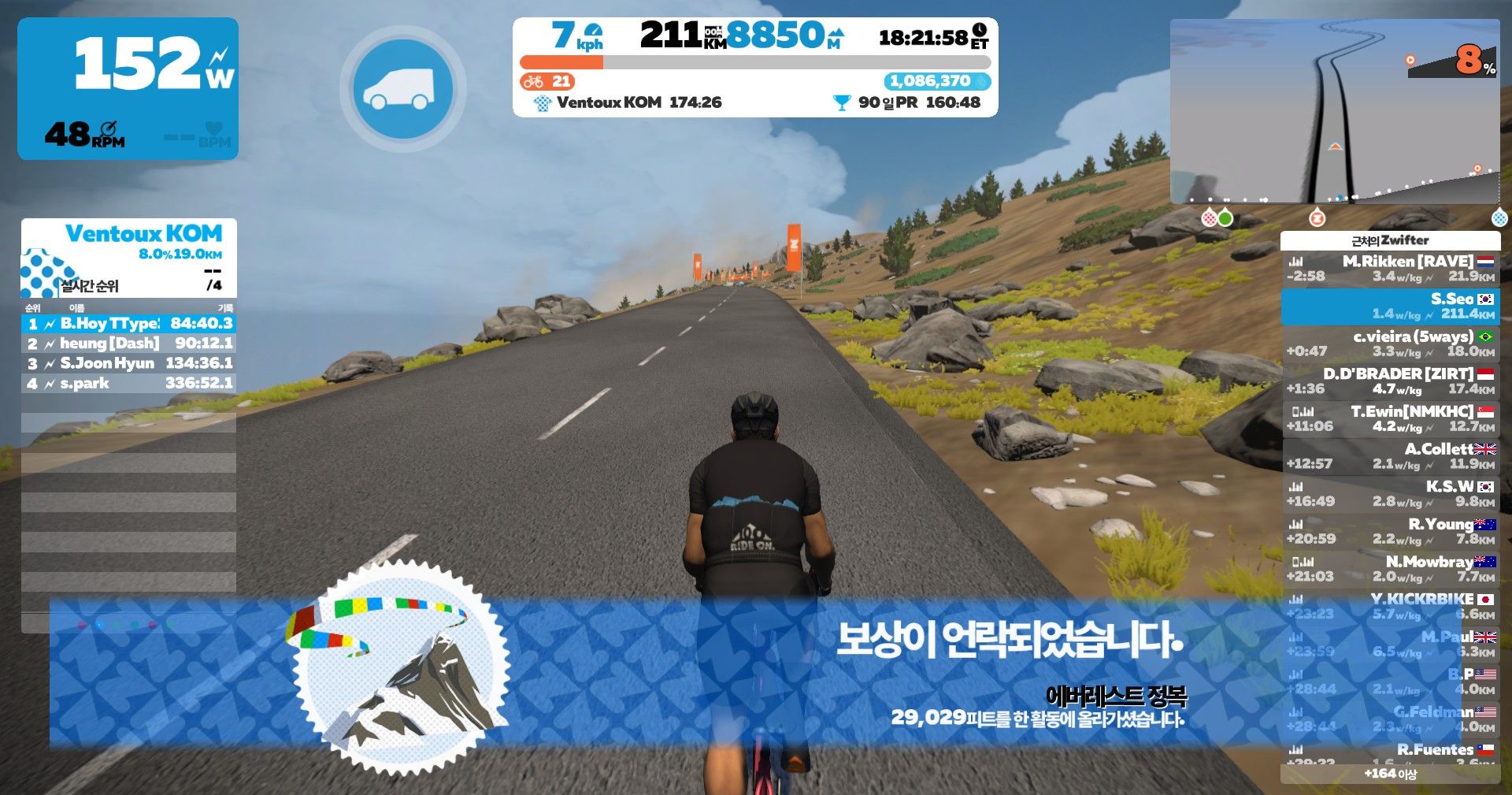Choose s.park leaderboard row
The image size is (1512, 795).
129,384
